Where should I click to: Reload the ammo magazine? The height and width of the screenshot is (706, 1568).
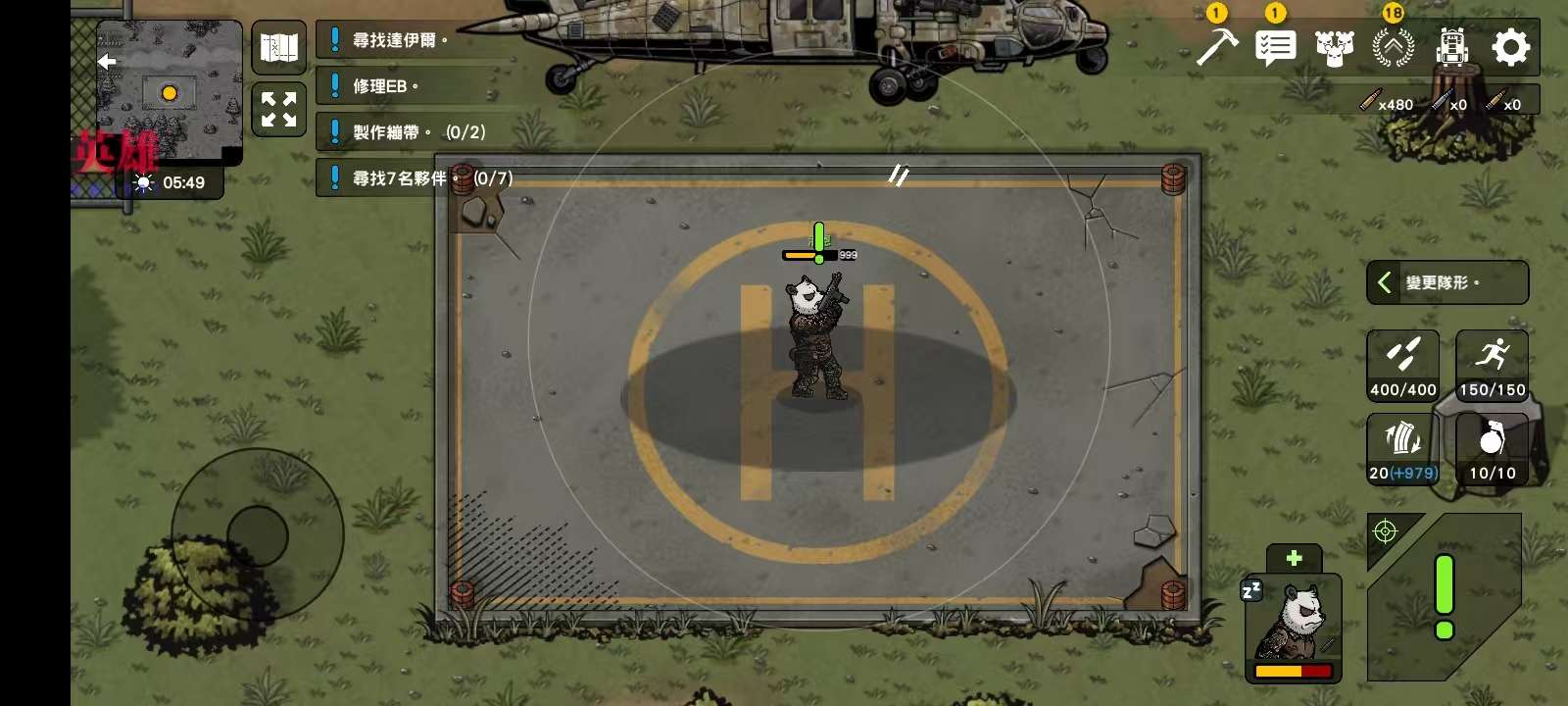(1402, 448)
